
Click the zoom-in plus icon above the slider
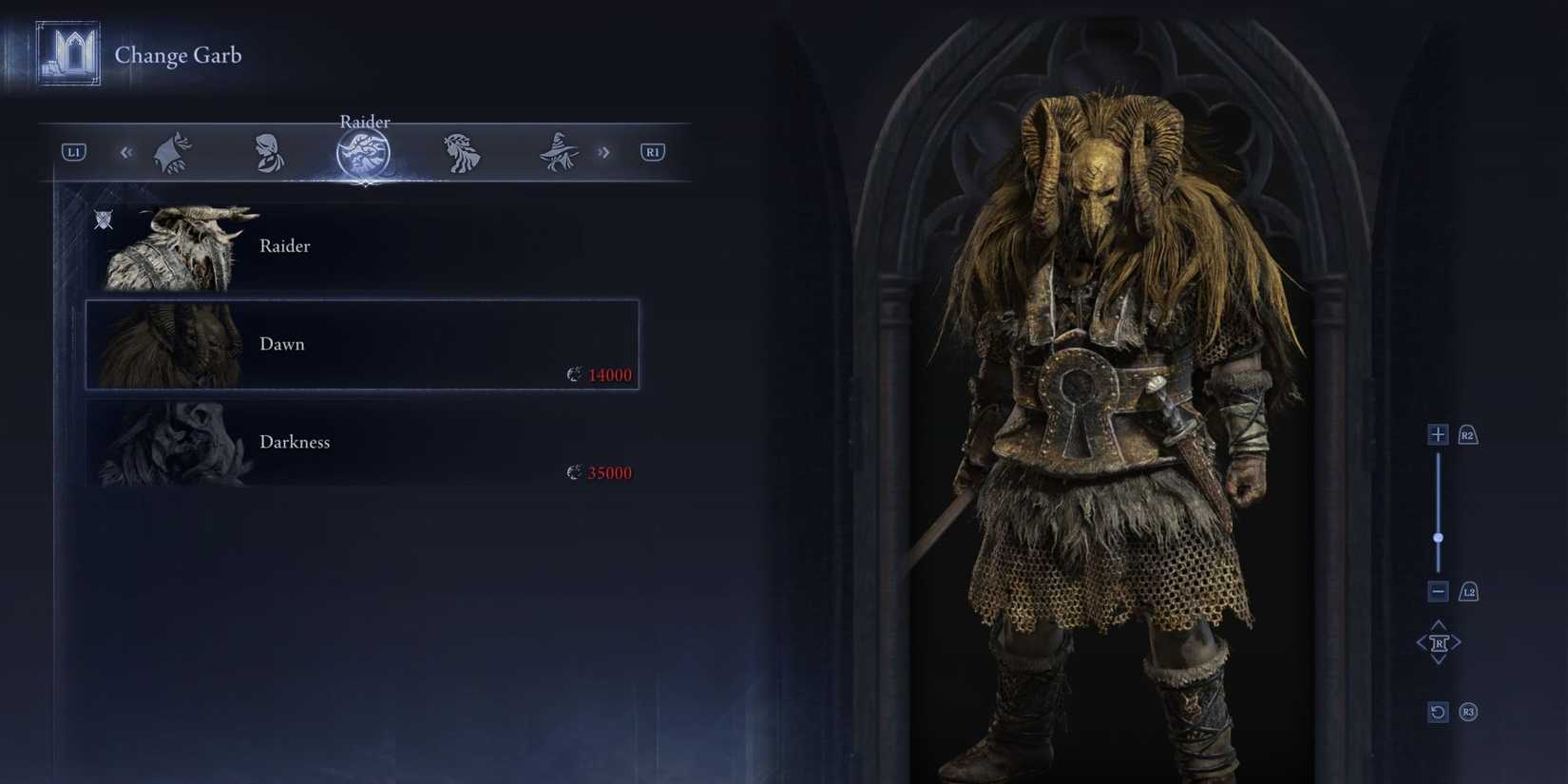click(1438, 434)
